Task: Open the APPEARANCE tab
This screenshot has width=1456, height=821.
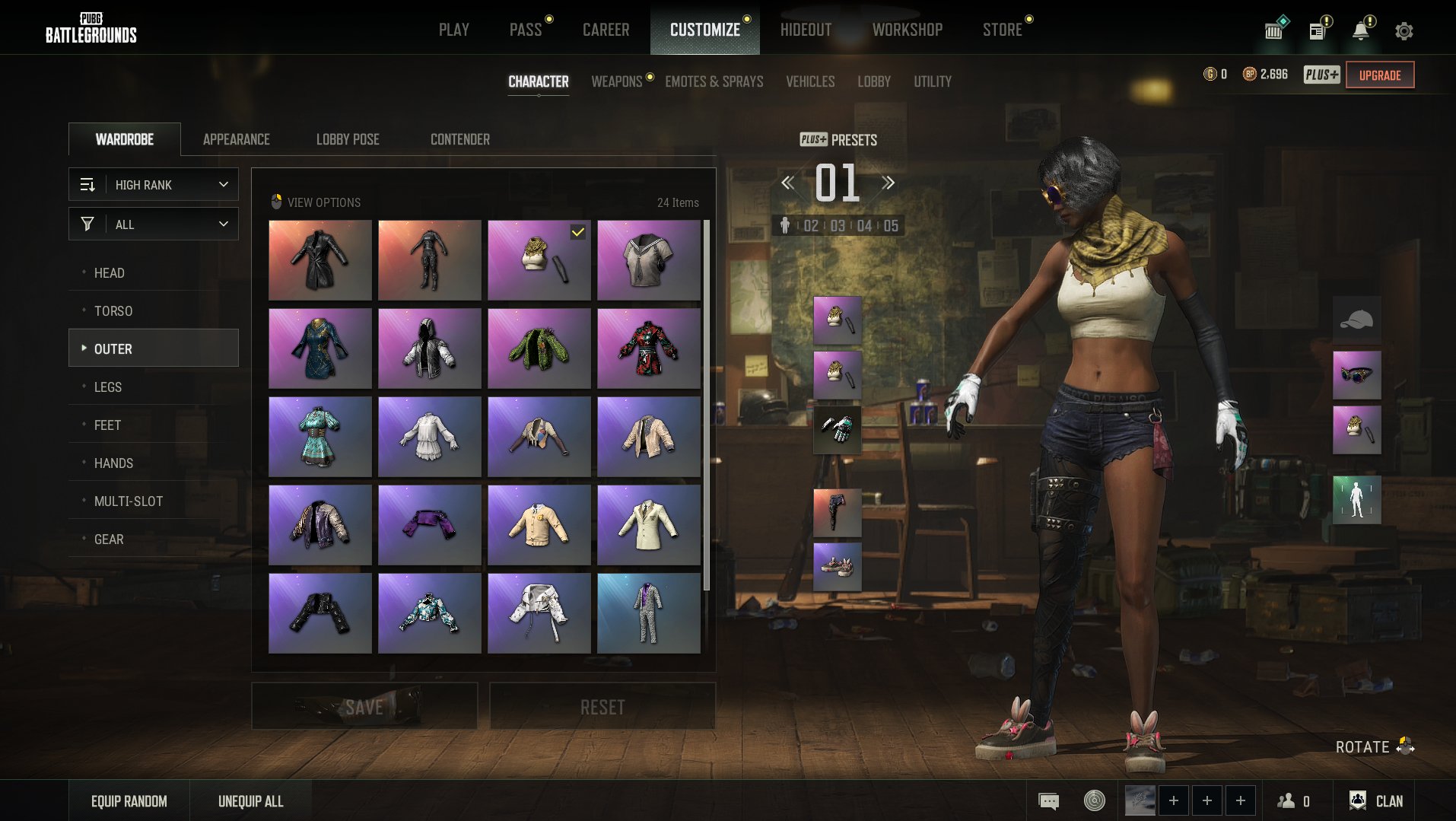Action: click(x=236, y=139)
